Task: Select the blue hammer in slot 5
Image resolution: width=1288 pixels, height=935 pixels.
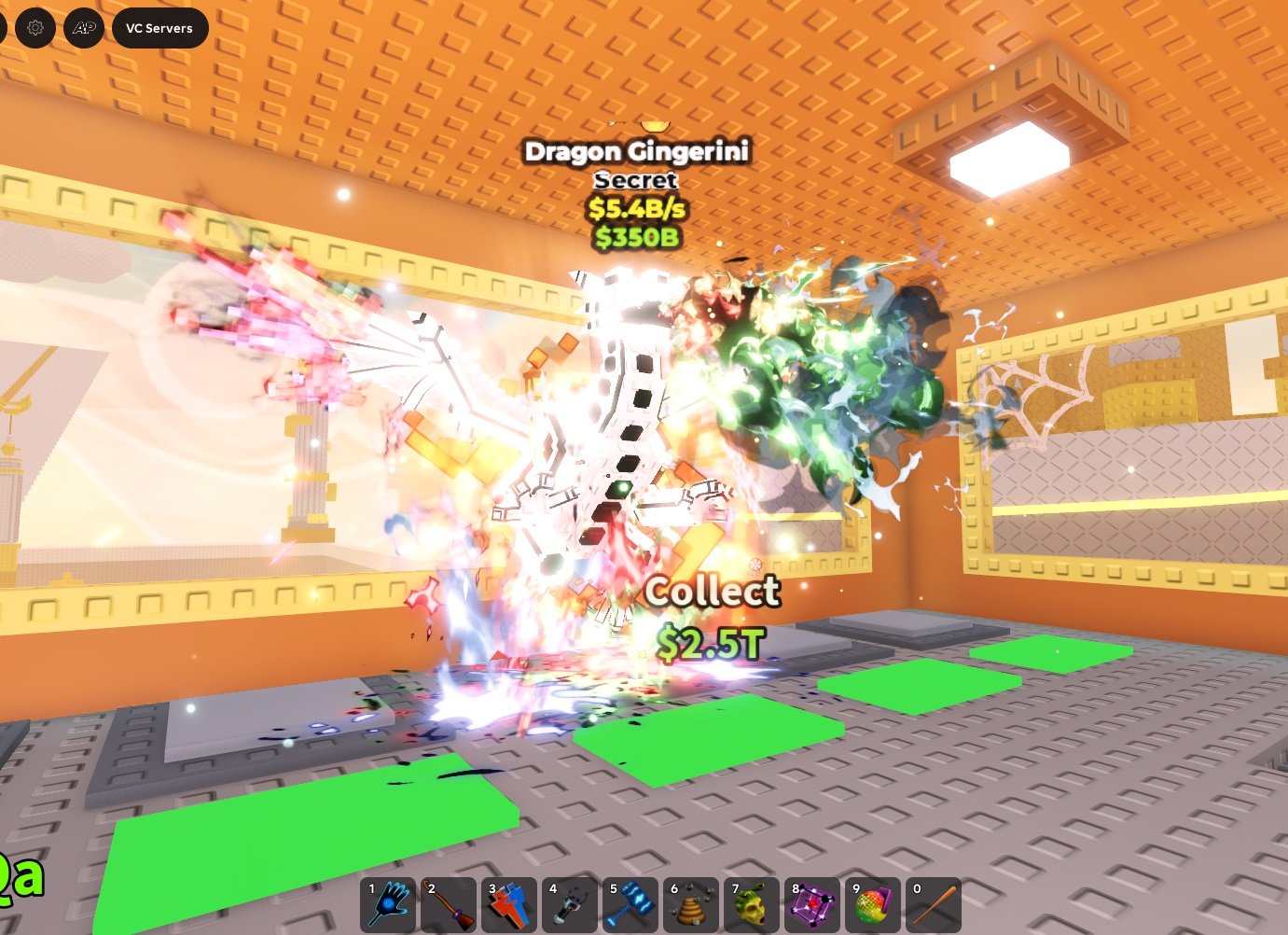Action: (x=631, y=904)
